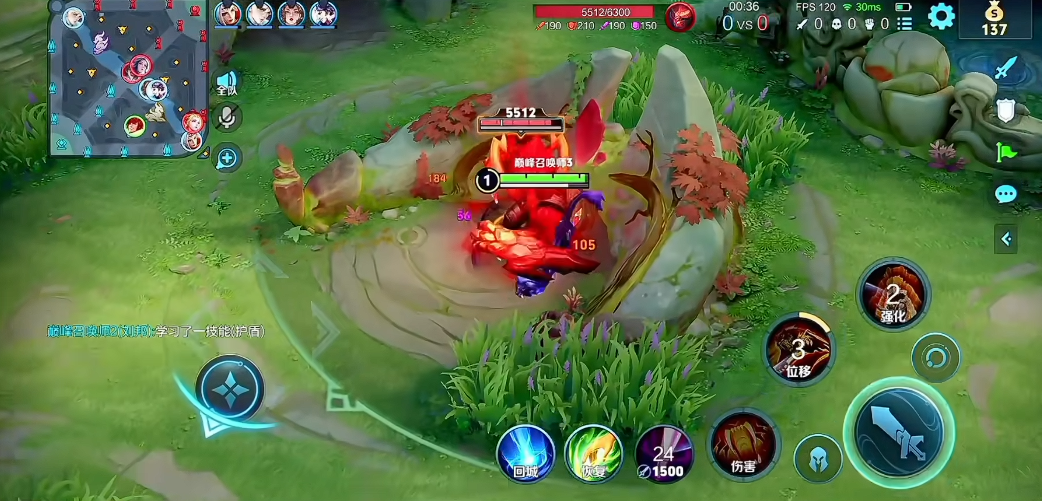Cast the 伤害 skill
The width and height of the screenshot is (1042, 501).
(743, 445)
